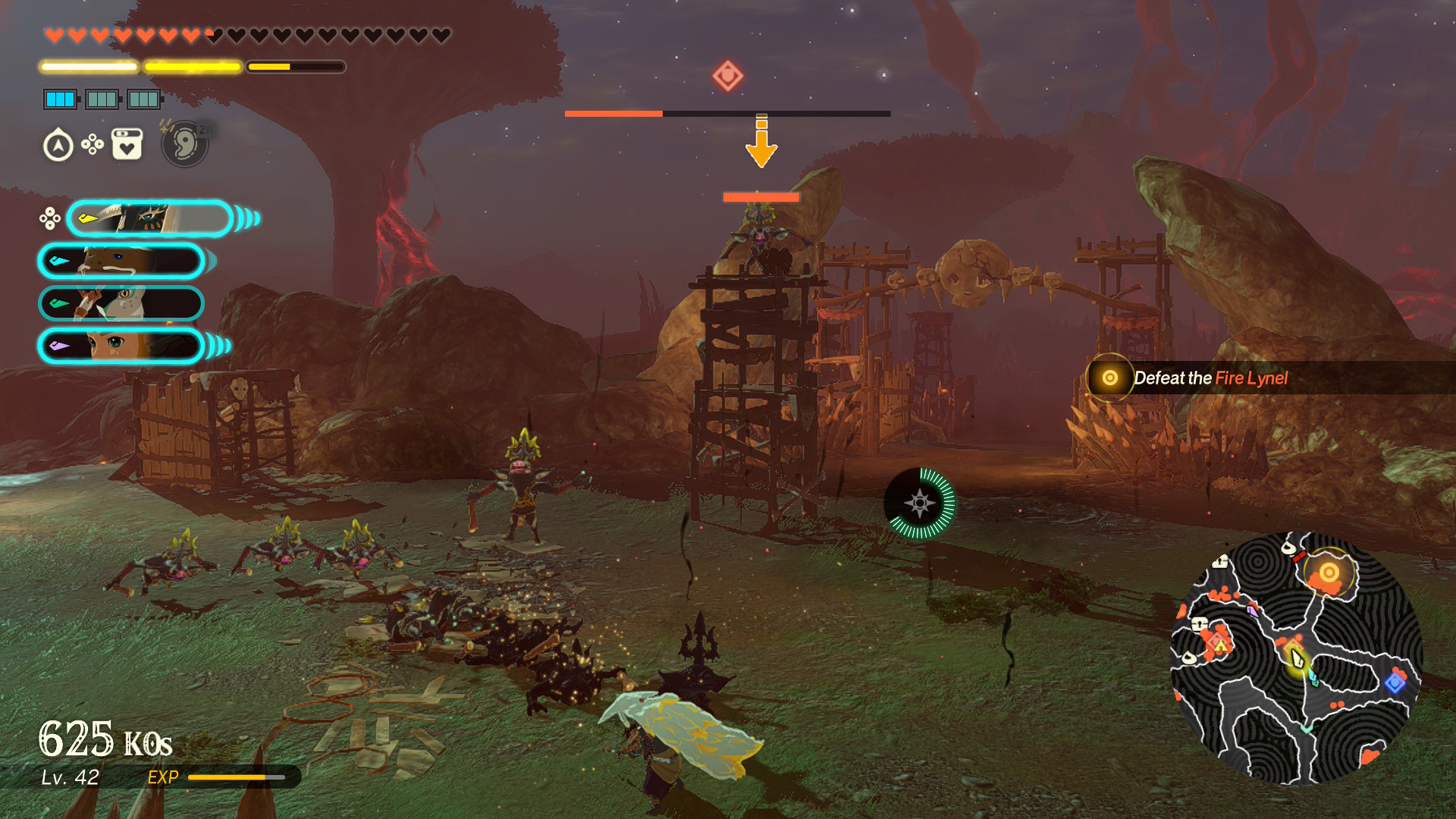Viewport: 1456px width, 819px height.
Task: Select Urbosa's character portrait
Action: point(150,219)
